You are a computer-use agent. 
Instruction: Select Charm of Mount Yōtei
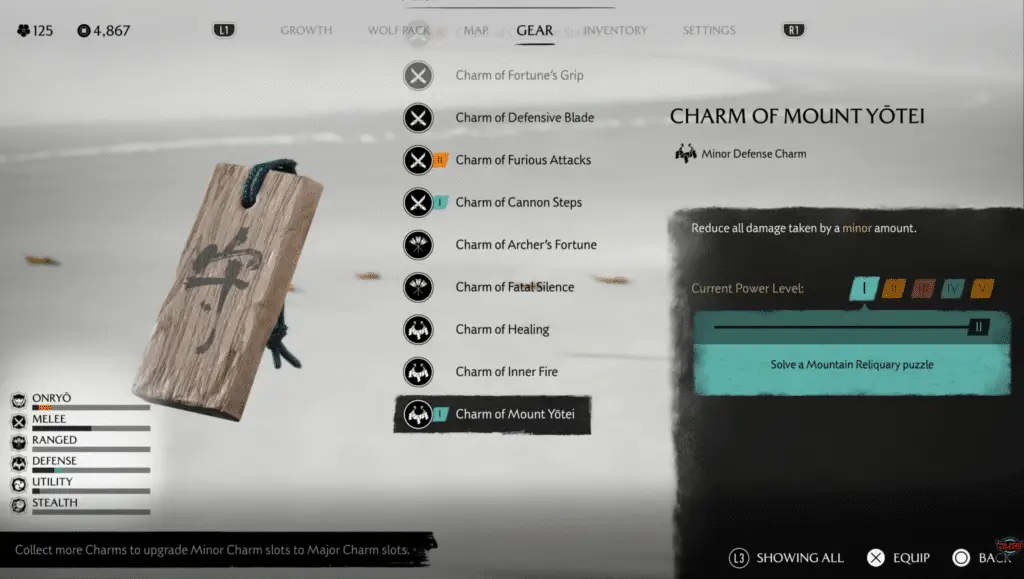click(514, 414)
